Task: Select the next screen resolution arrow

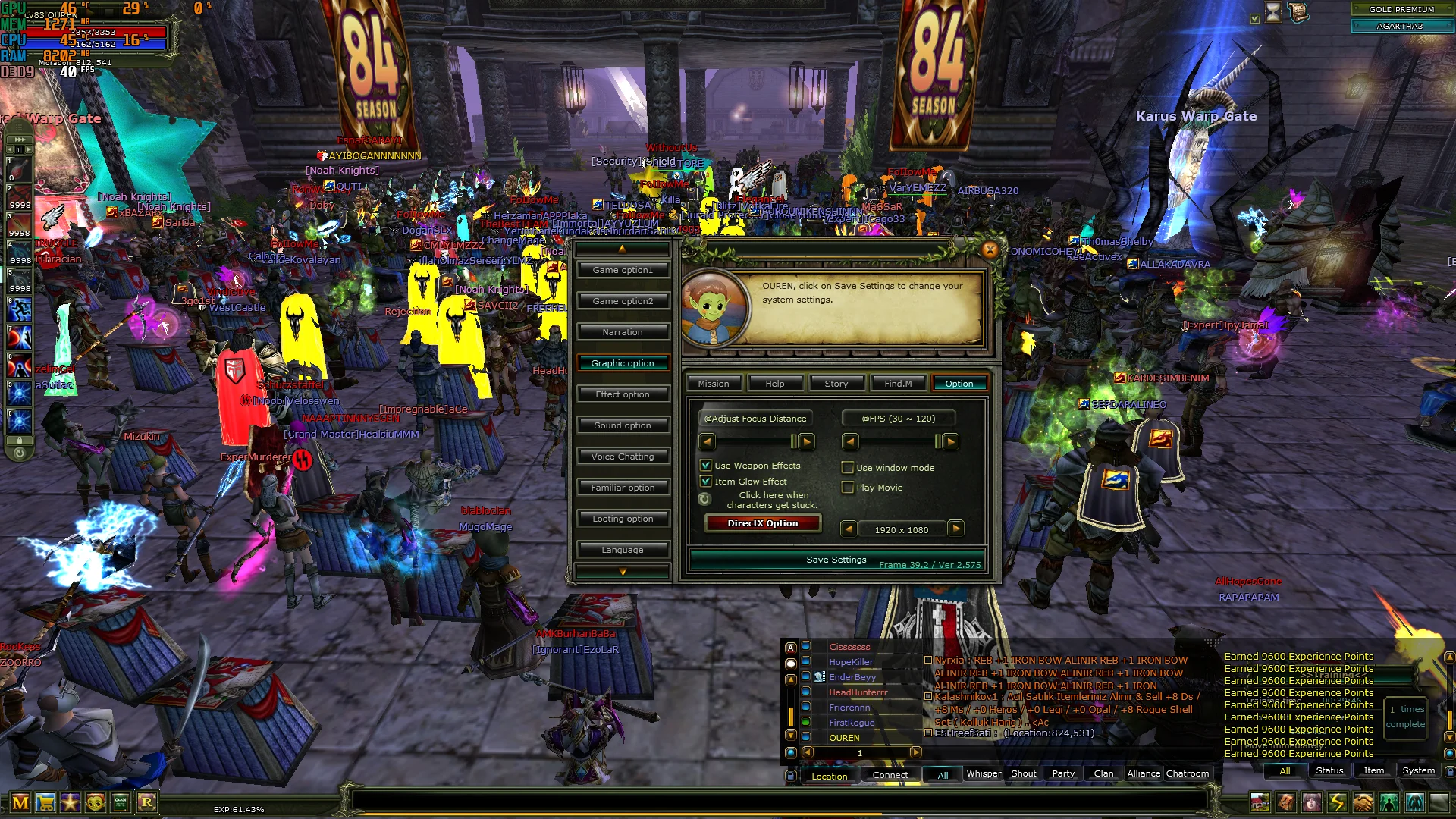Action: (x=955, y=529)
